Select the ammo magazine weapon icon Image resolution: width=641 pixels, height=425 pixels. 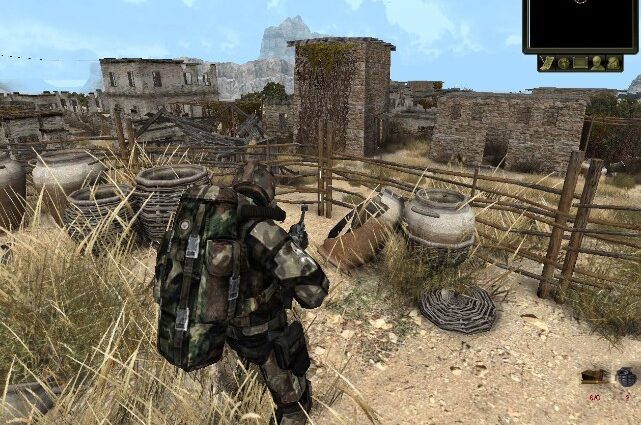pos(594,377)
